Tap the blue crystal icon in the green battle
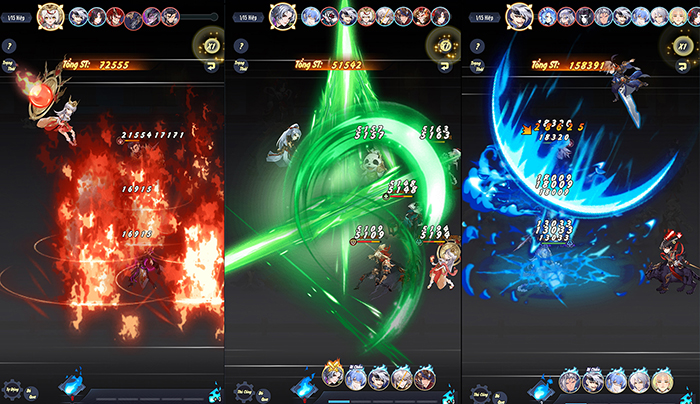Viewport: 700px width, 404px height. [x=304, y=384]
